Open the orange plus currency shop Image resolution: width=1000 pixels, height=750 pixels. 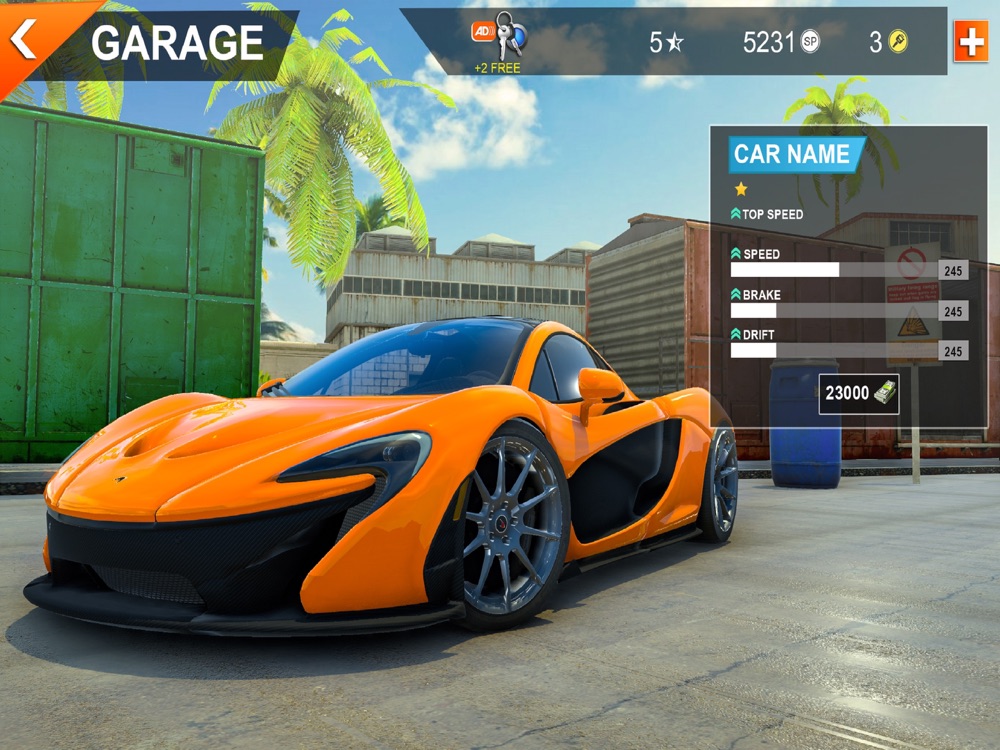[x=970, y=42]
